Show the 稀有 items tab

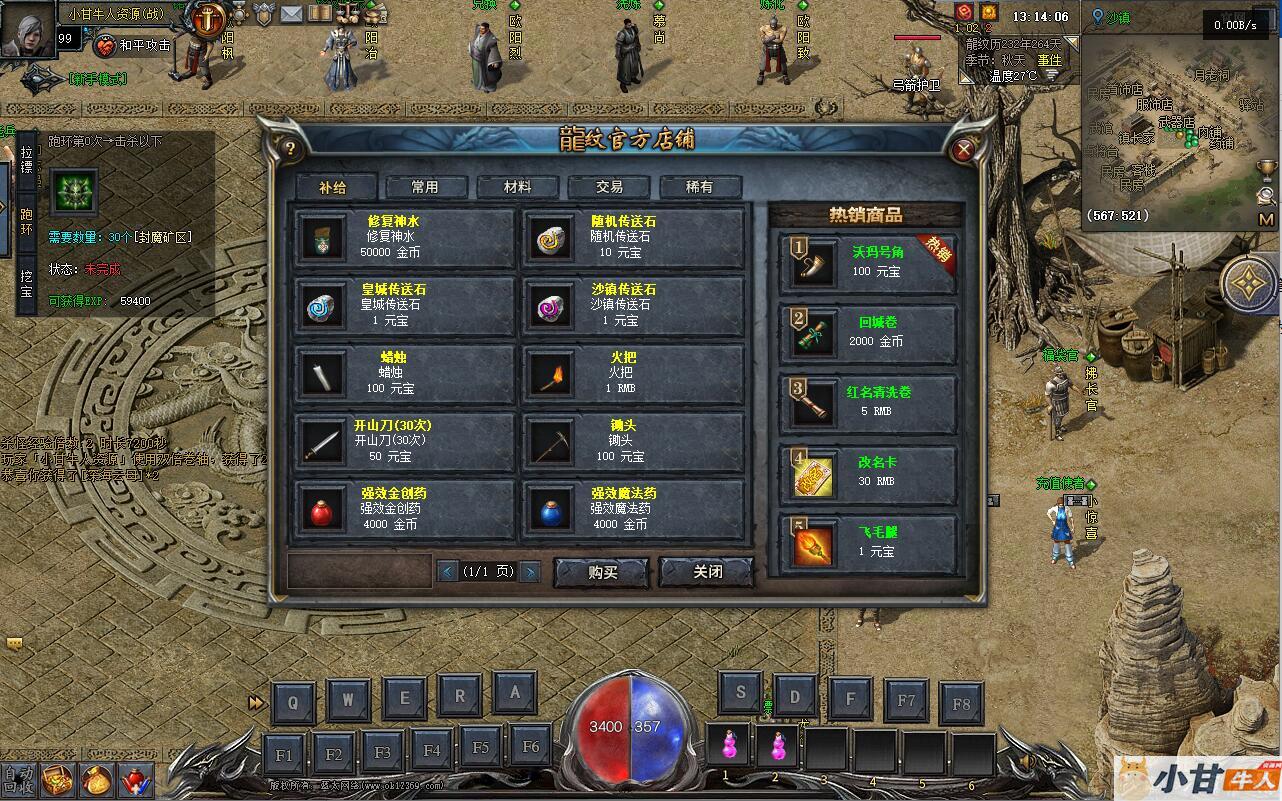coord(700,187)
